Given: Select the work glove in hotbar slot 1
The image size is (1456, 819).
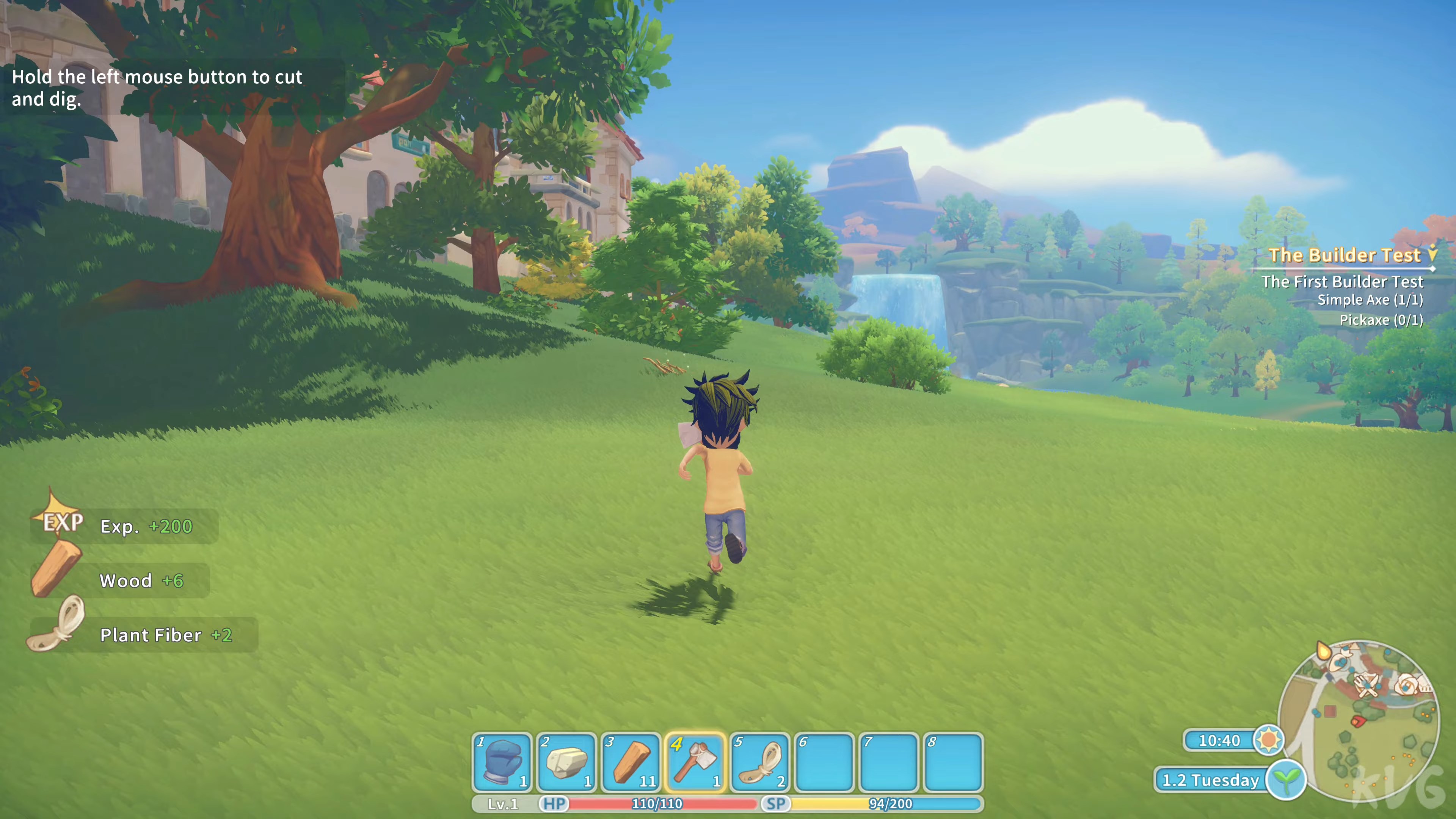Looking at the screenshot, I should [x=502, y=763].
